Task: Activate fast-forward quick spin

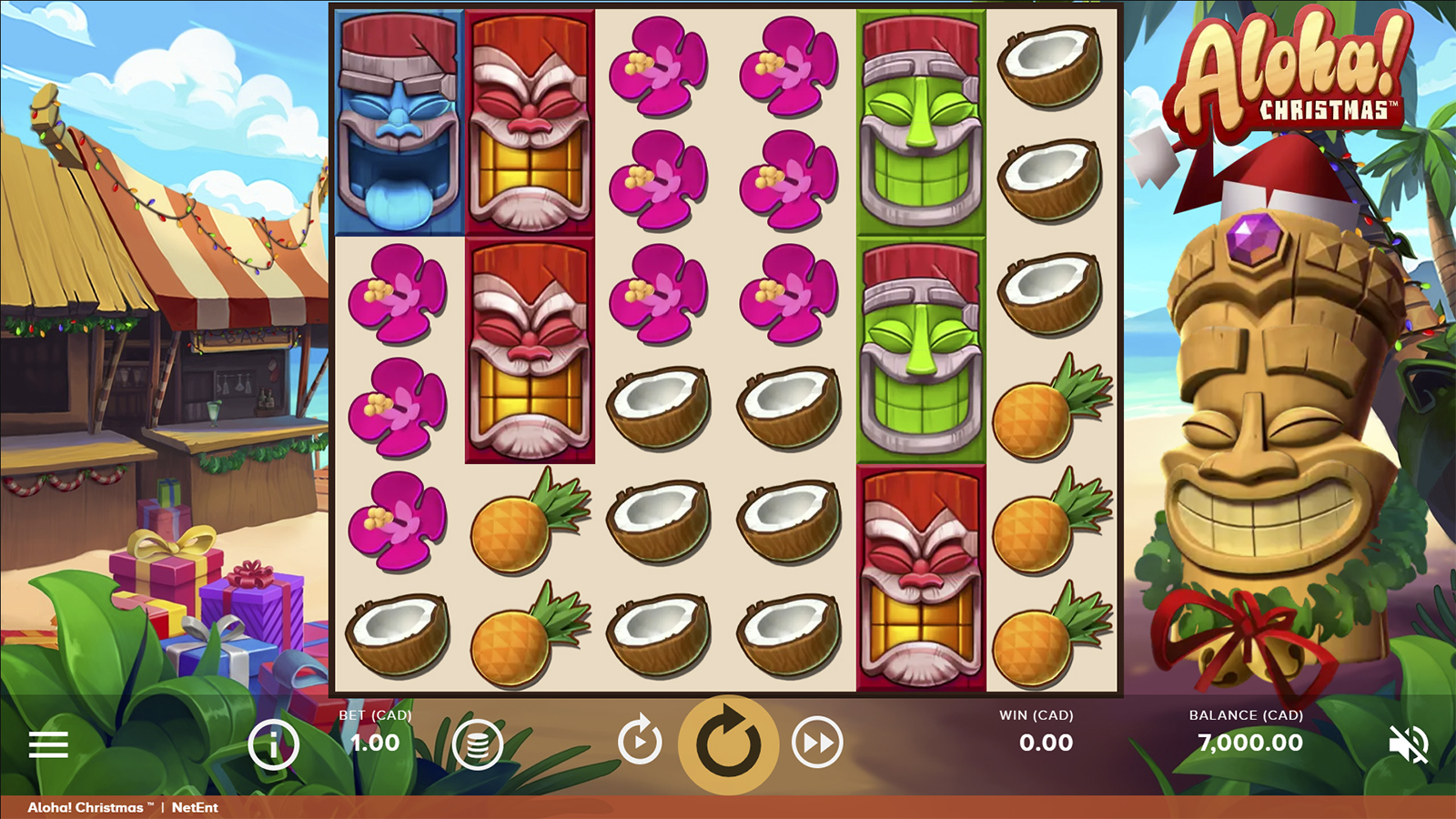Action: click(x=816, y=743)
